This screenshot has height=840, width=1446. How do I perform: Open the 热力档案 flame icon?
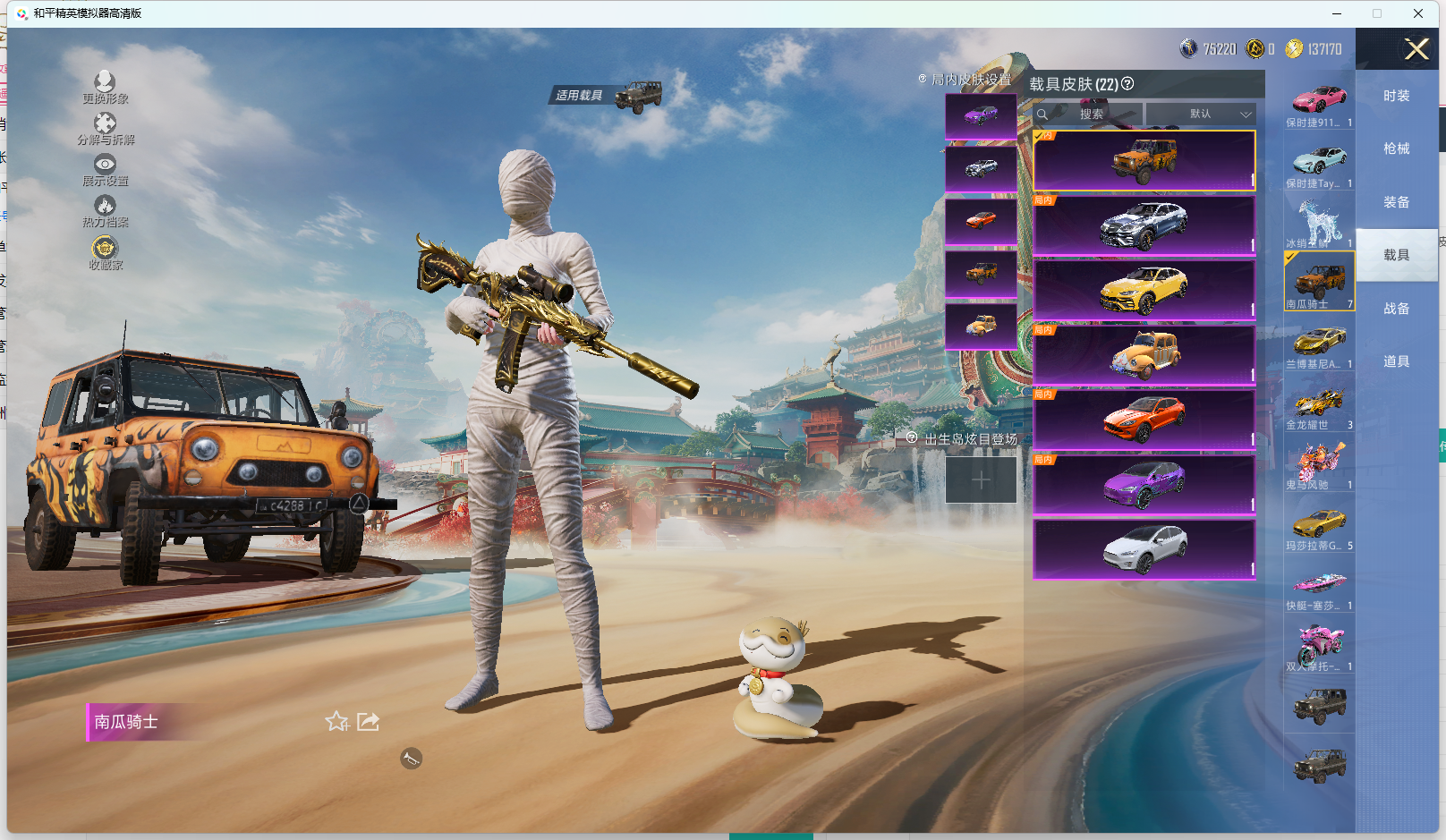tap(105, 207)
